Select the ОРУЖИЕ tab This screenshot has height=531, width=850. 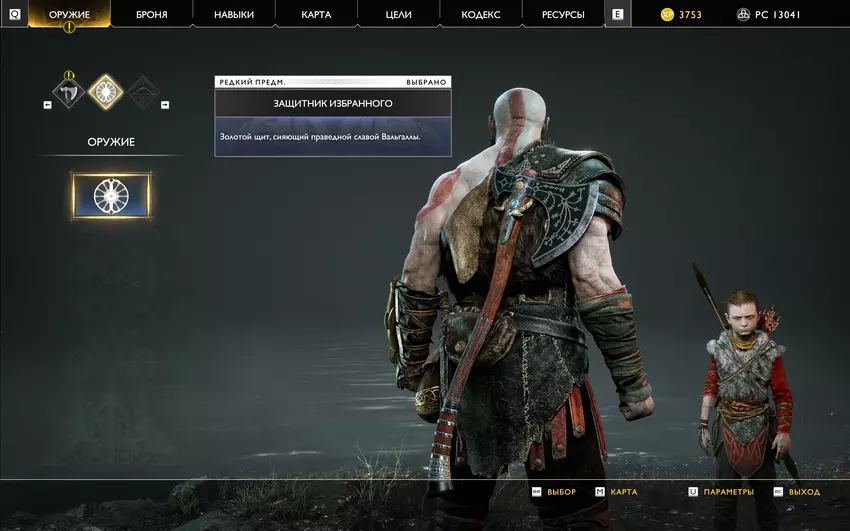(69, 15)
